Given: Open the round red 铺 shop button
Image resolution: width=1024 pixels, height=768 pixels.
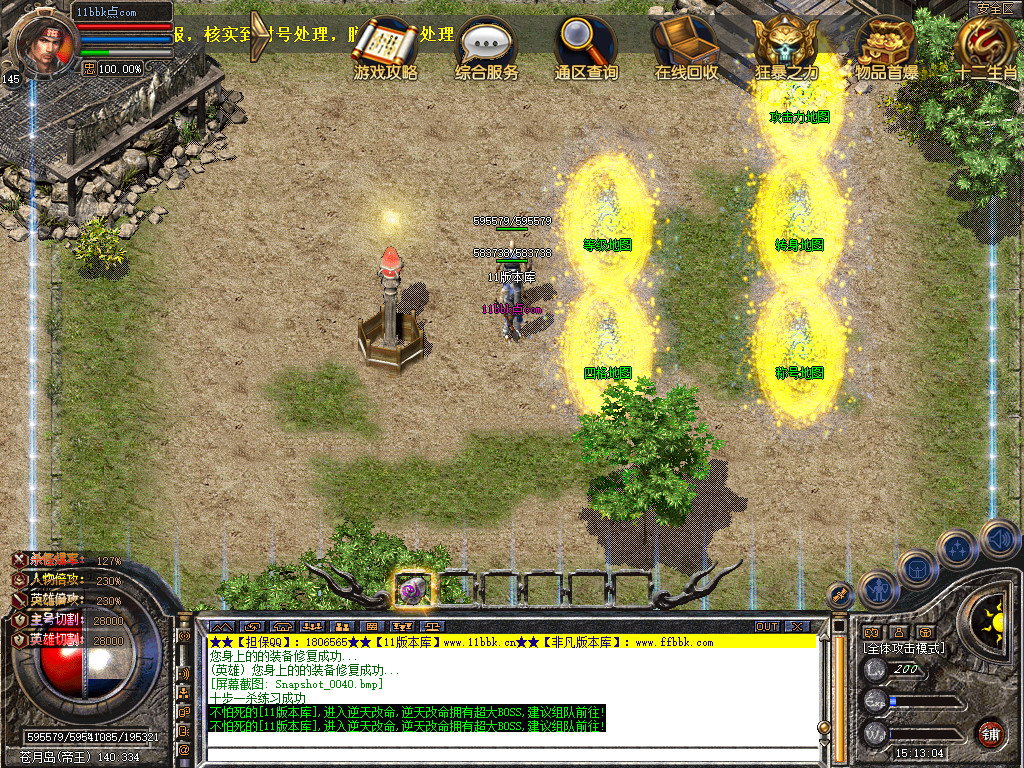Looking at the screenshot, I should 990,734.
